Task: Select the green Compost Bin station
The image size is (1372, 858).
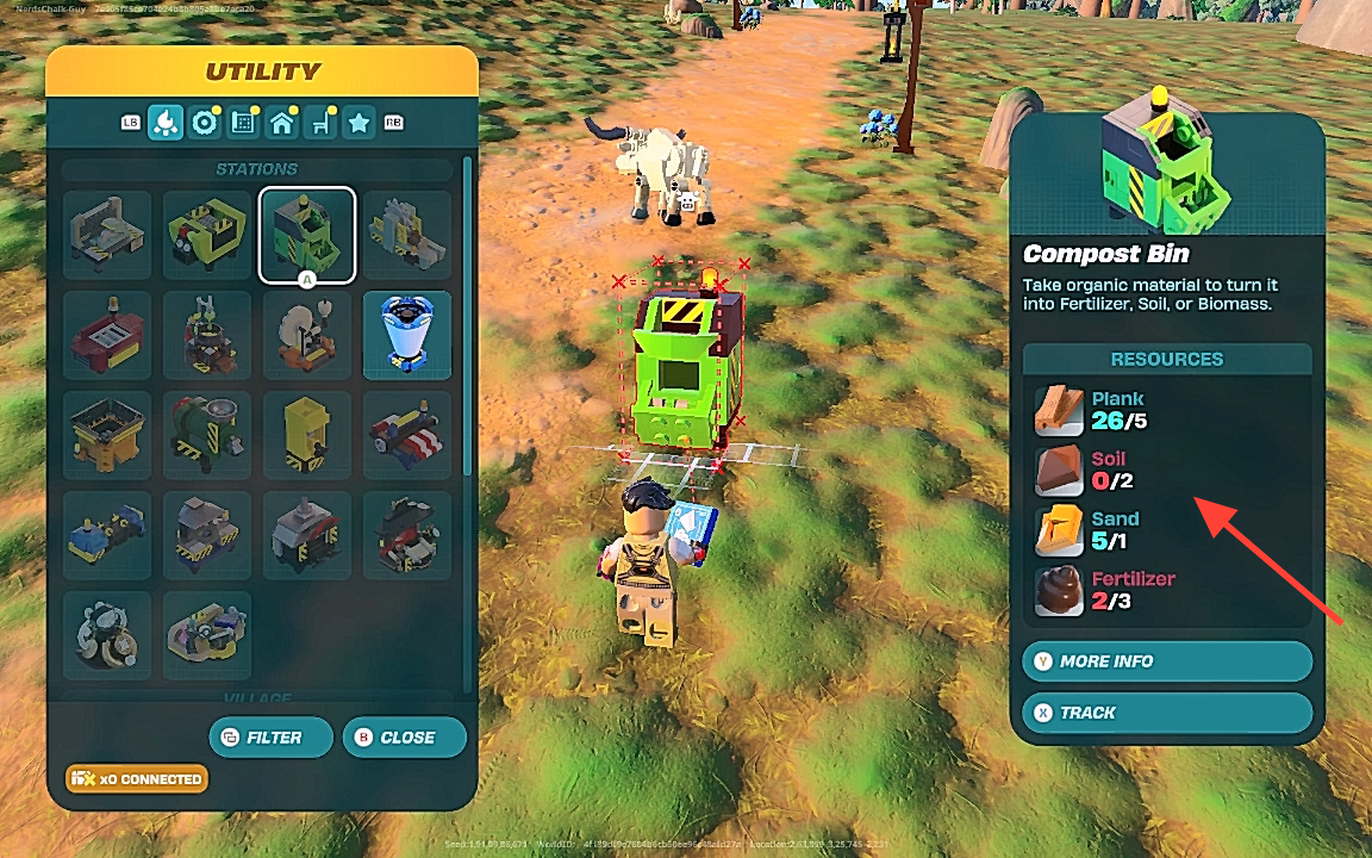Action: pos(307,235)
